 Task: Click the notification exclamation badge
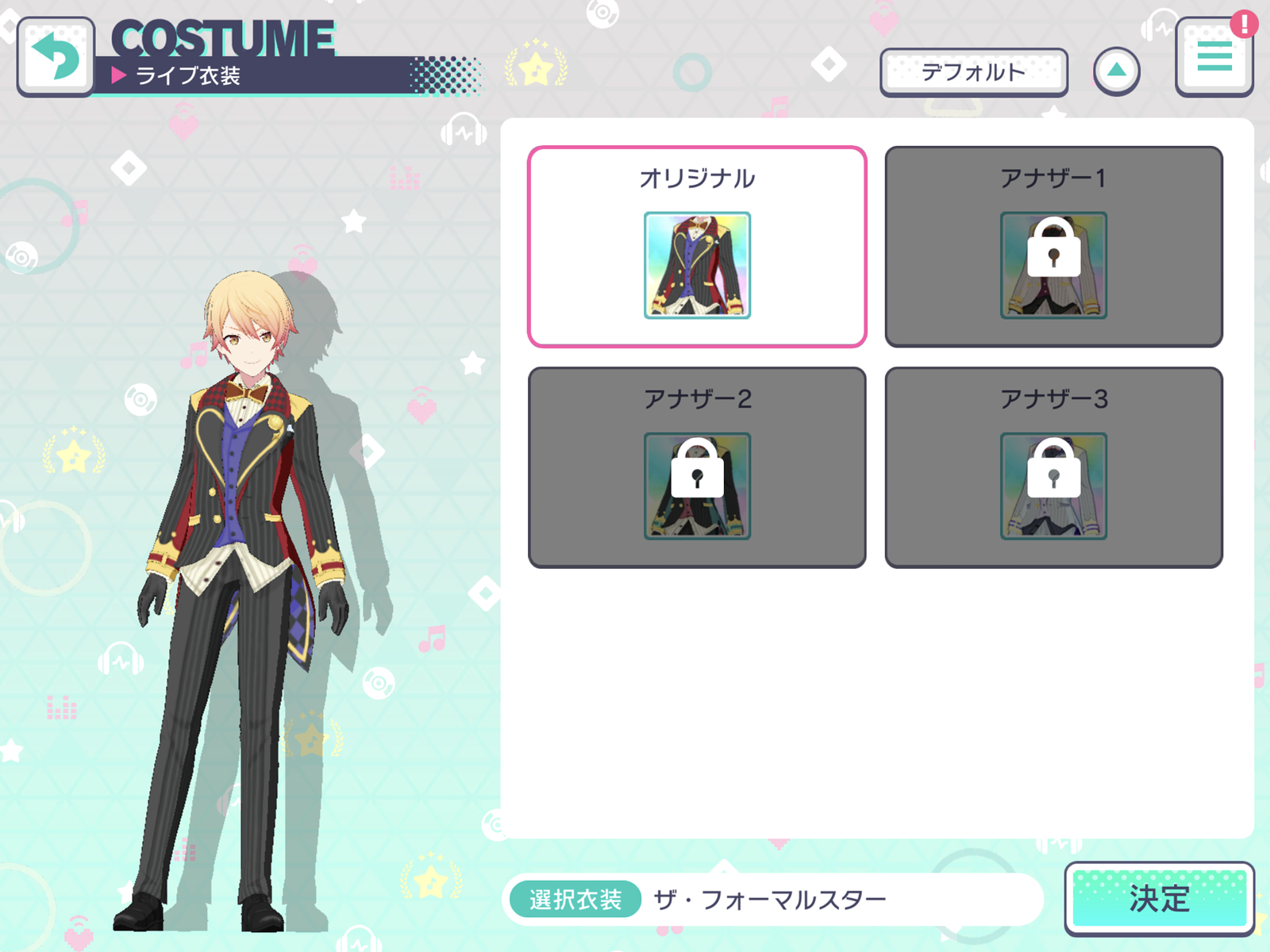(1246, 23)
